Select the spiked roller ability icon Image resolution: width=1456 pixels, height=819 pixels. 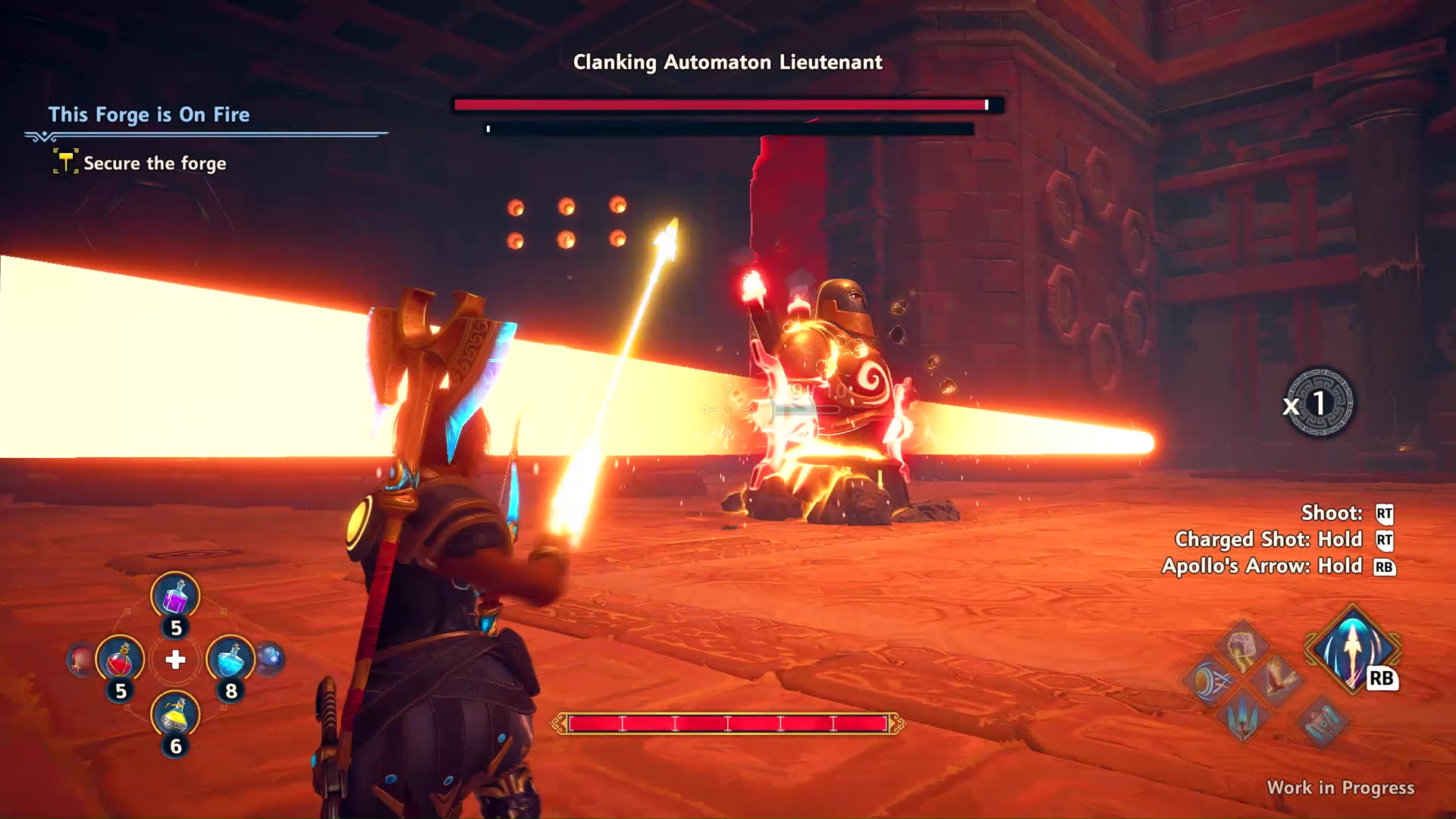point(1321,721)
